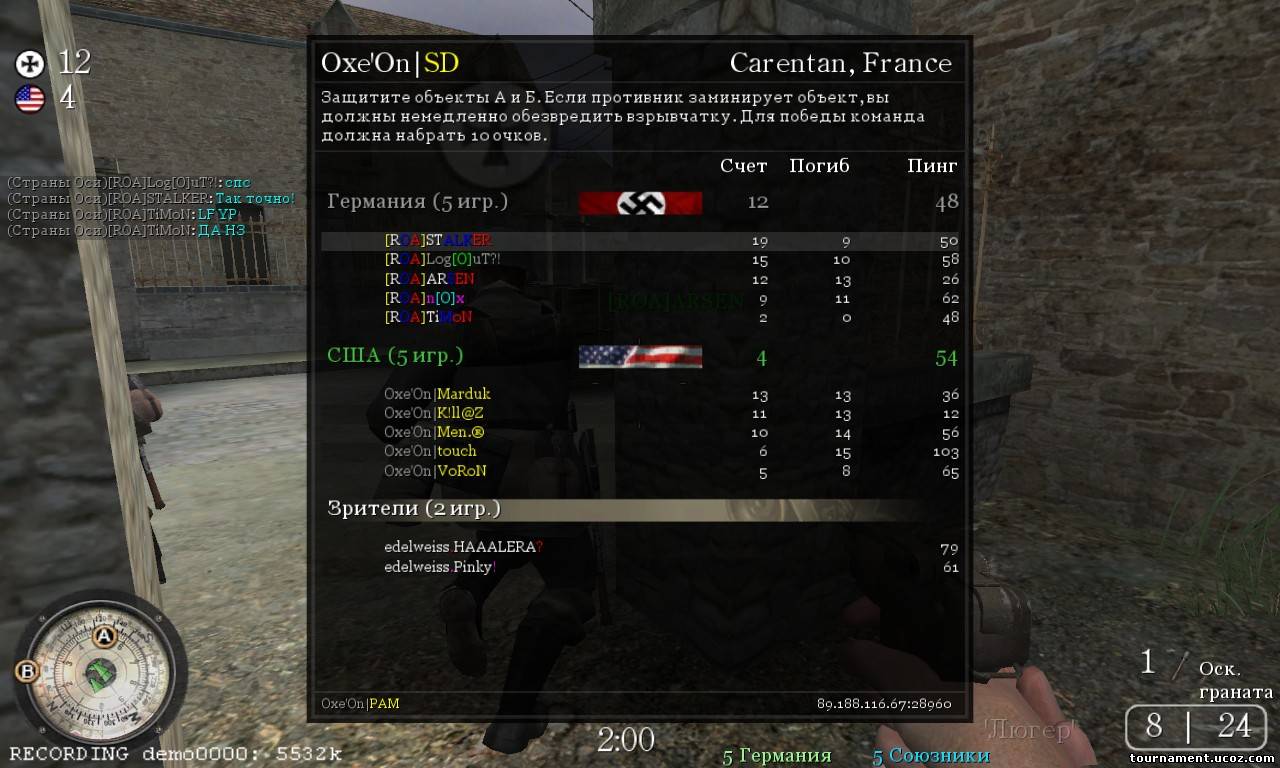Screen dimensions: 1280x768
Task: Select scoreboard row for [ROA]n[O]x
Action: [x=425, y=298]
